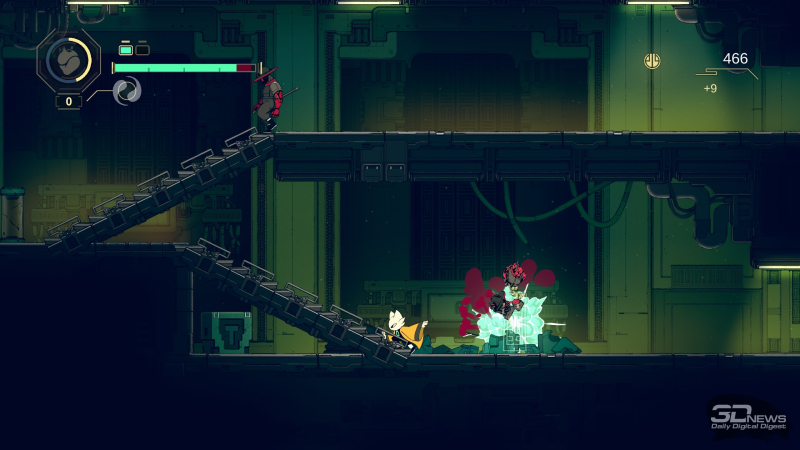The height and width of the screenshot is (450, 800).
Task: Click the filled teal charge cell
Action: pos(126,48)
